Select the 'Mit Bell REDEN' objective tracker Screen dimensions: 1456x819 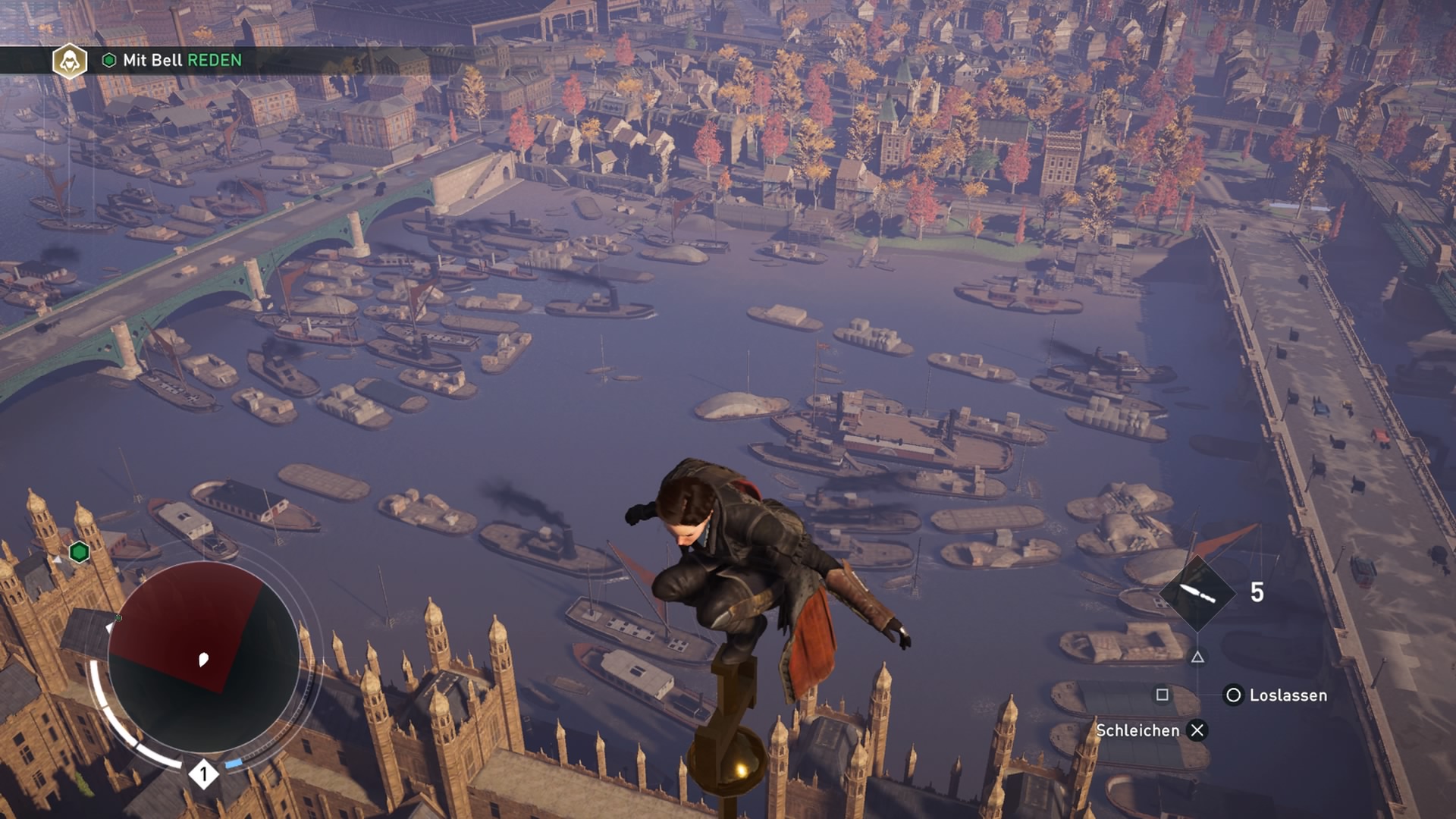(182, 61)
